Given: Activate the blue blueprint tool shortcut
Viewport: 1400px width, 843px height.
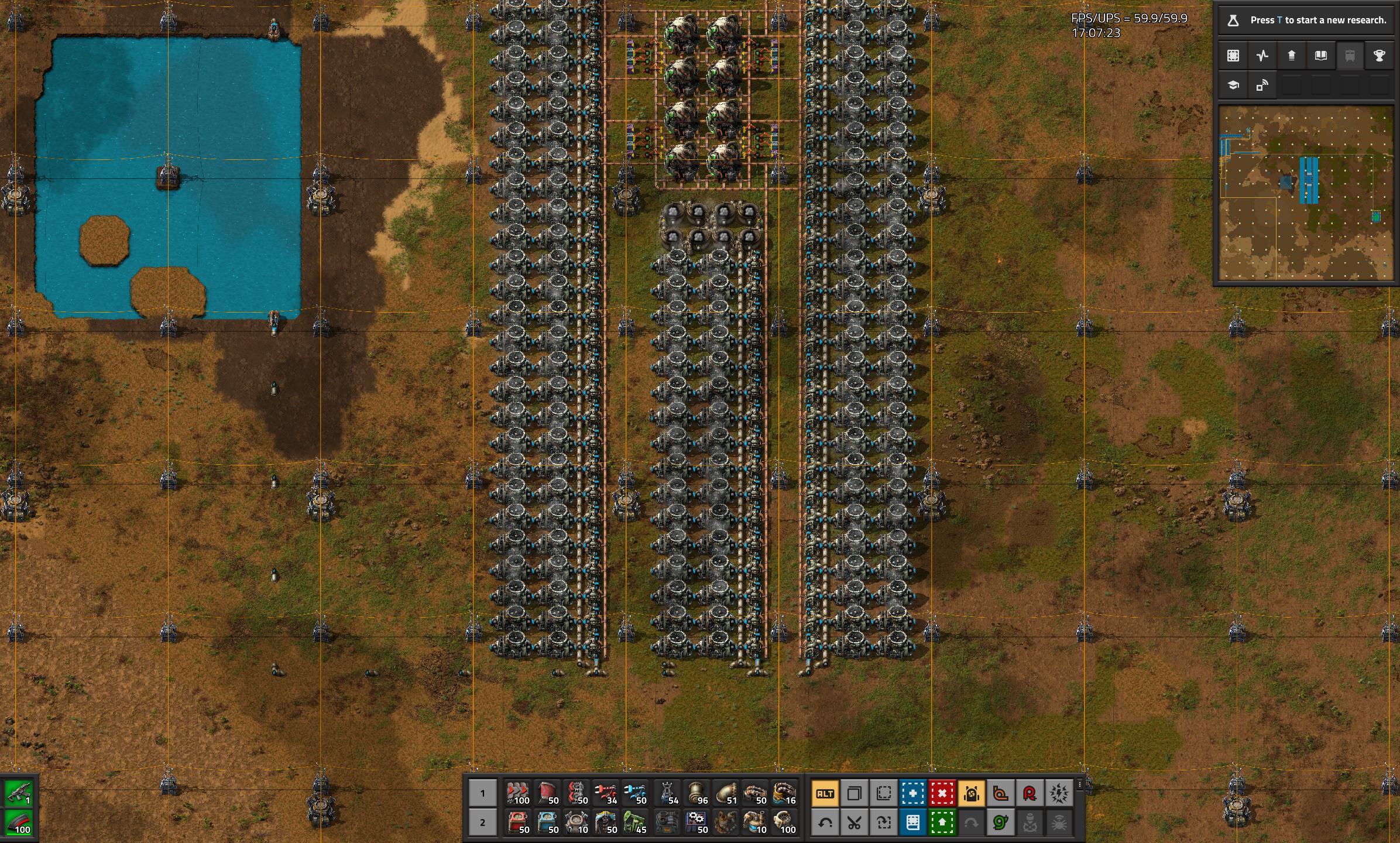Looking at the screenshot, I should click(x=912, y=794).
